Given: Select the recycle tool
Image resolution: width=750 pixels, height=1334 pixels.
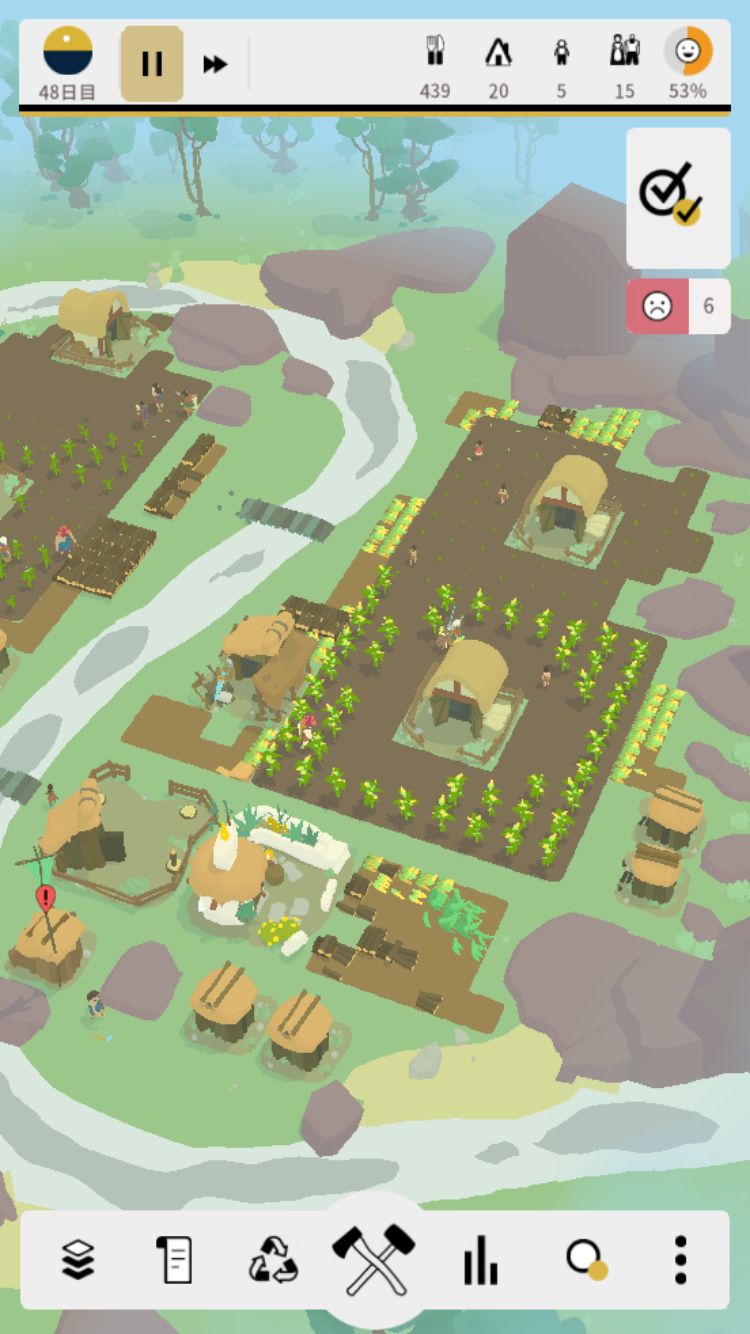Looking at the screenshot, I should pos(273,1259).
